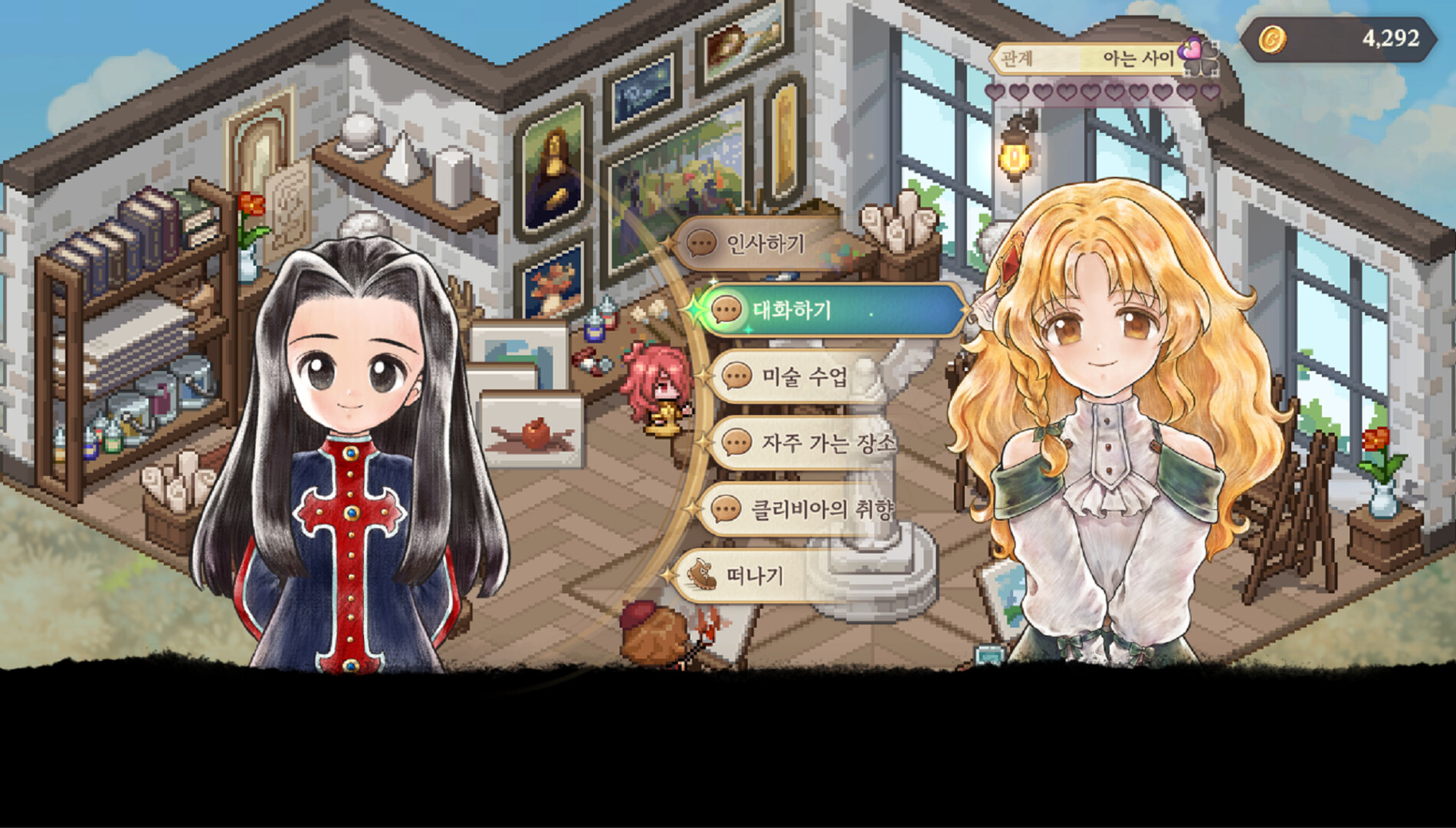Click the glowing speech bubble icon on 대화하기

click(727, 311)
